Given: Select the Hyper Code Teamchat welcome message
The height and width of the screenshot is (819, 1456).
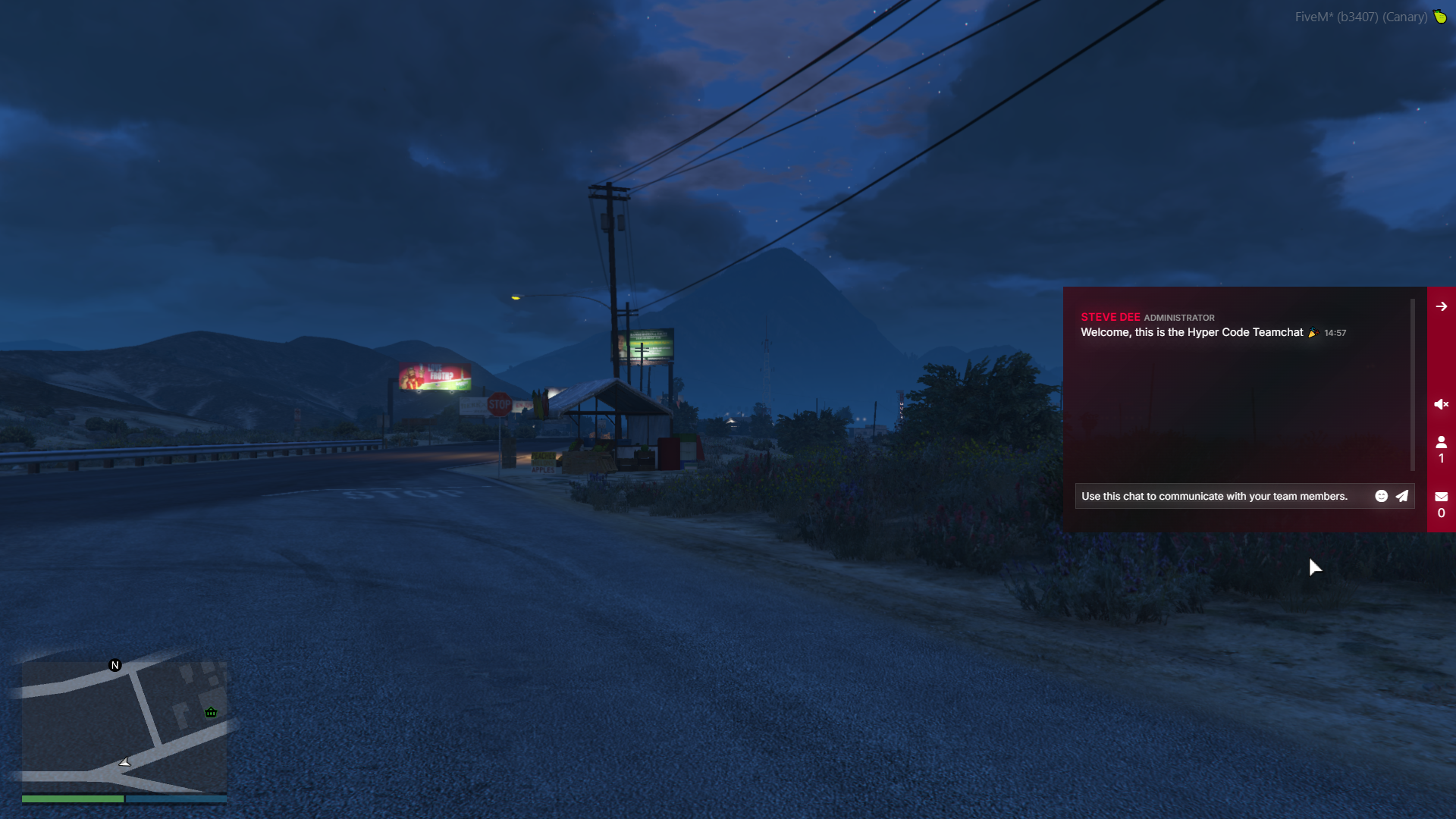Looking at the screenshot, I should click(x=1191, y=332).
